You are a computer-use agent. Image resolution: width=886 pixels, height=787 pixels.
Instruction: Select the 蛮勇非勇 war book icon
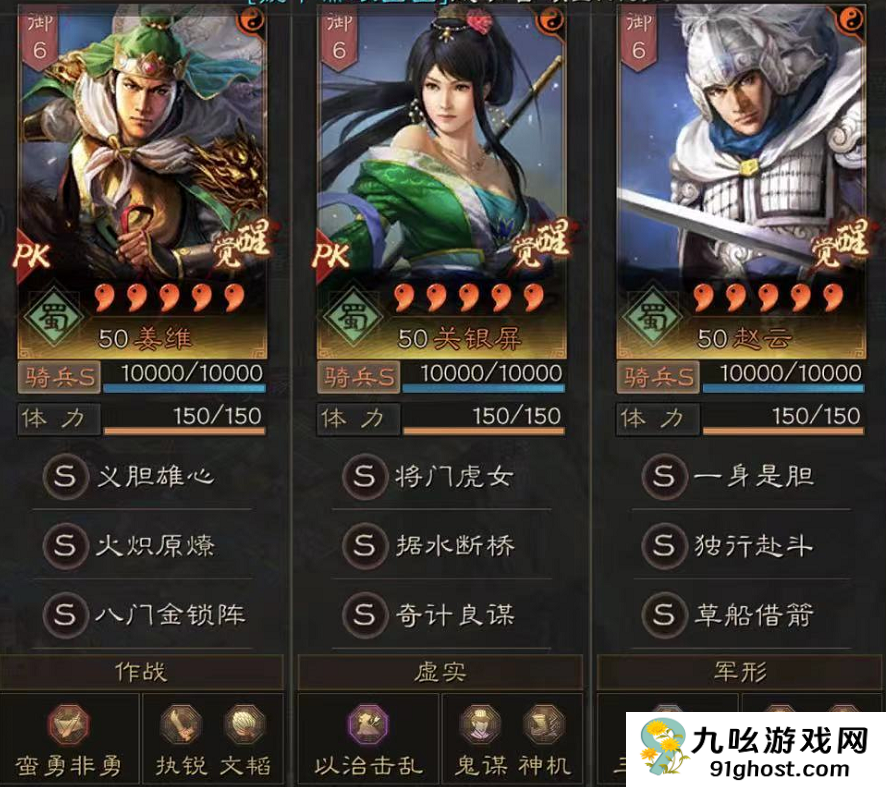tap(69, 726)
